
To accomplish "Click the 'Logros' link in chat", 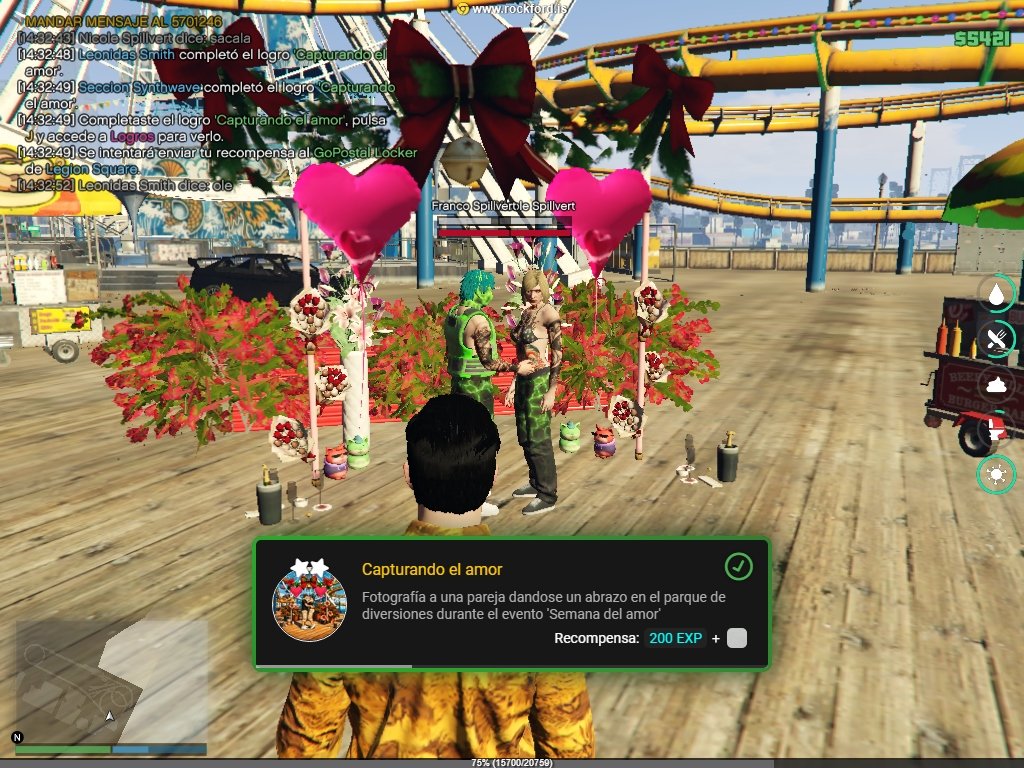I will point(132,136).
